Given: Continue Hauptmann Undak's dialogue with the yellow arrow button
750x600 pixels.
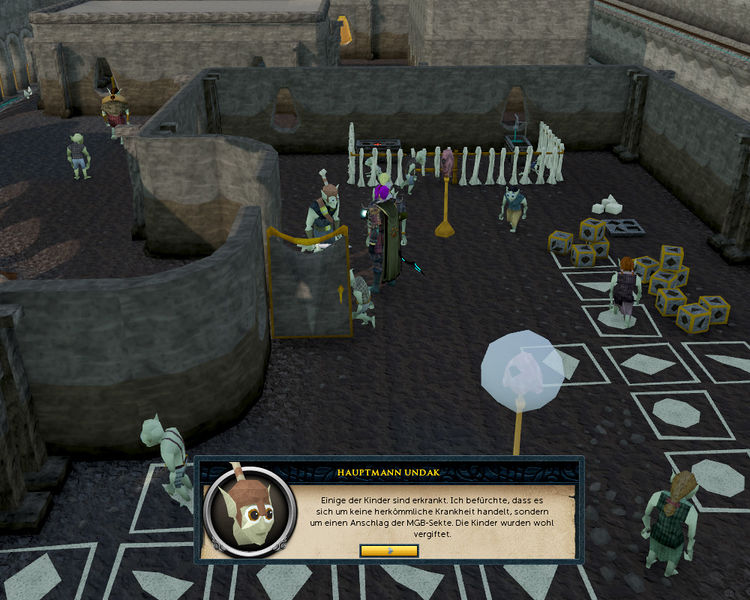Looking at the screenshot, I should [x=389, y=550].
